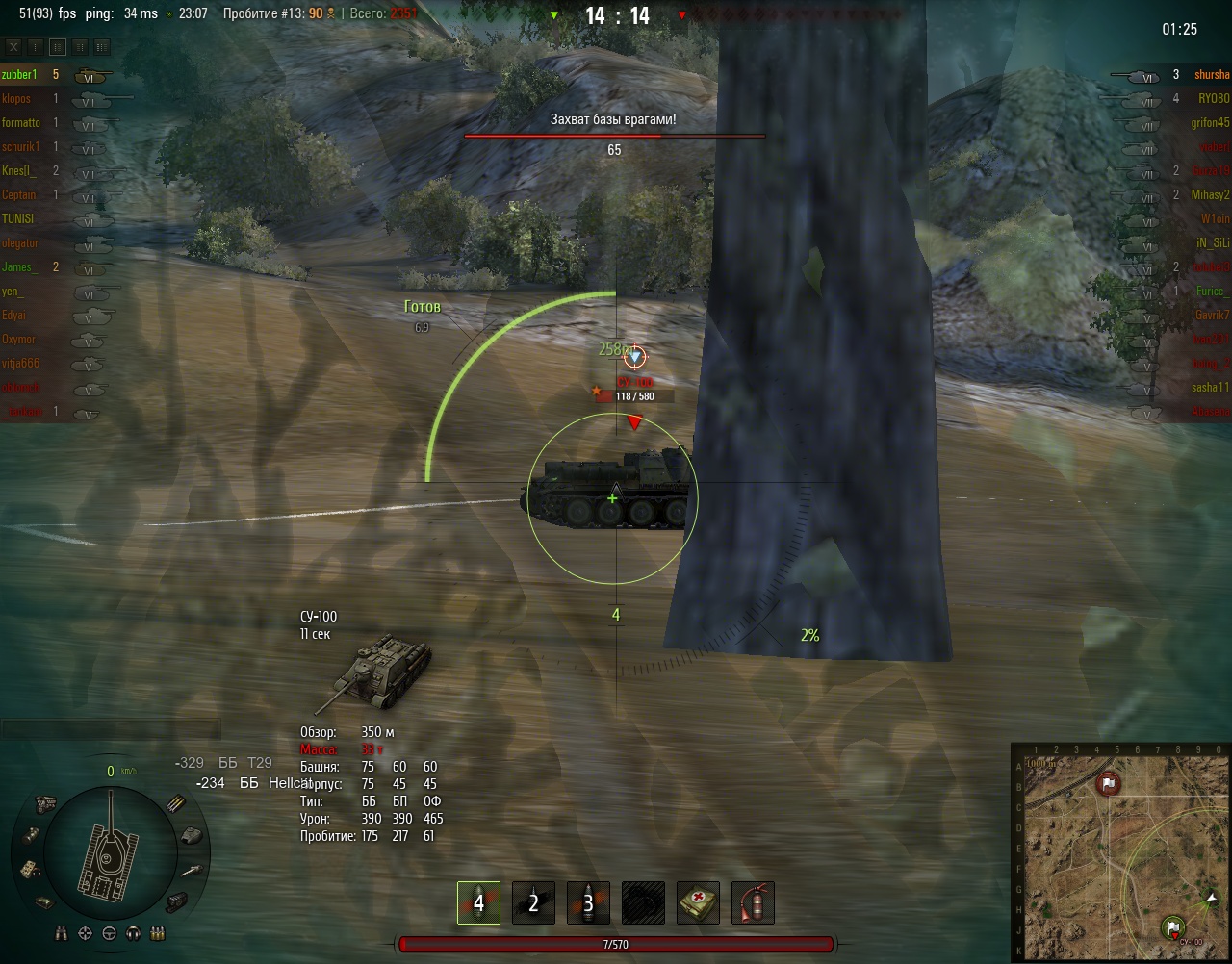Use the first aid kit consumable

click(698, 903)
